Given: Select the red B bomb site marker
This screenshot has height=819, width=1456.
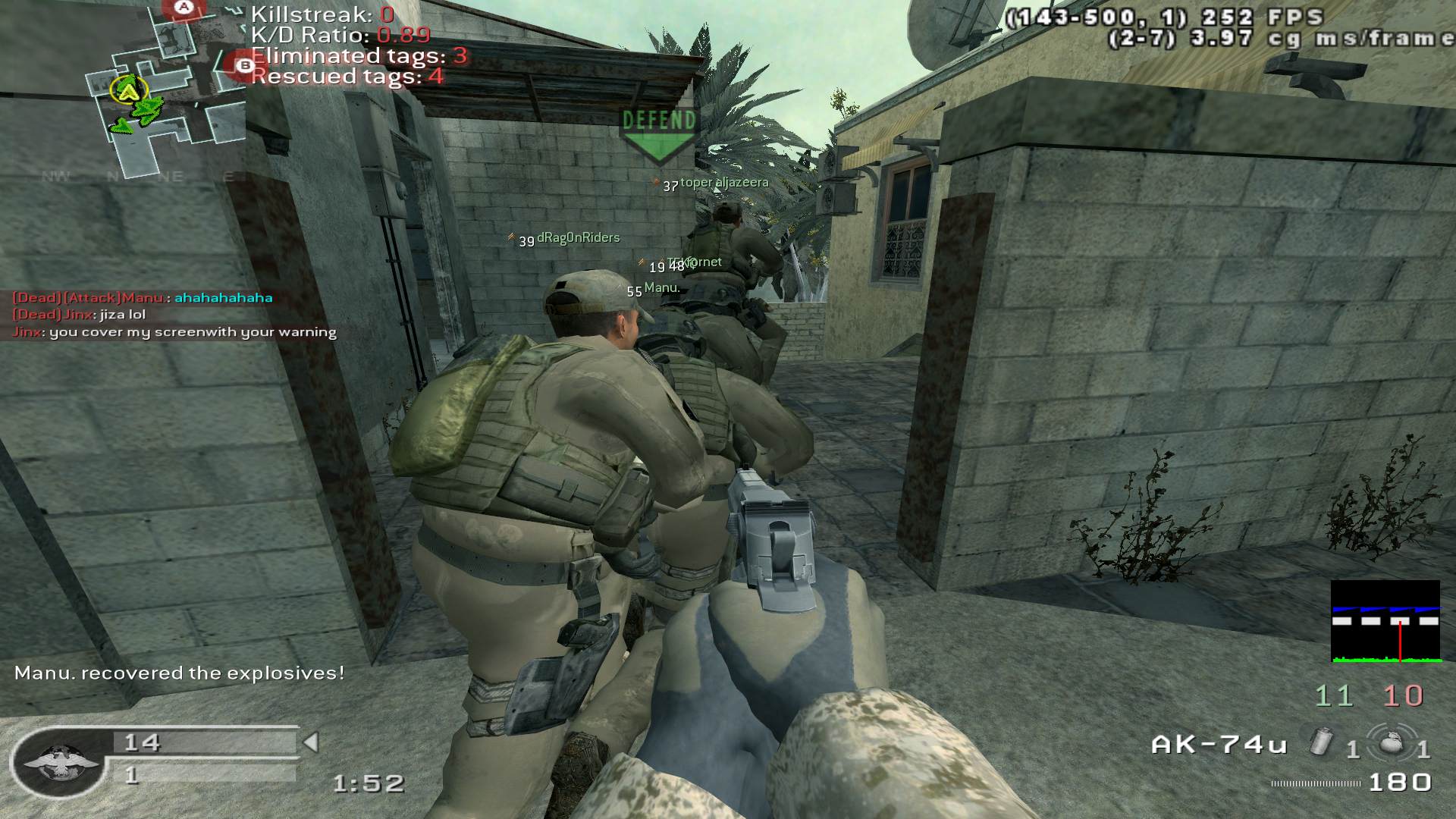Looking at the screenshot, I should (x=244, y=66).
